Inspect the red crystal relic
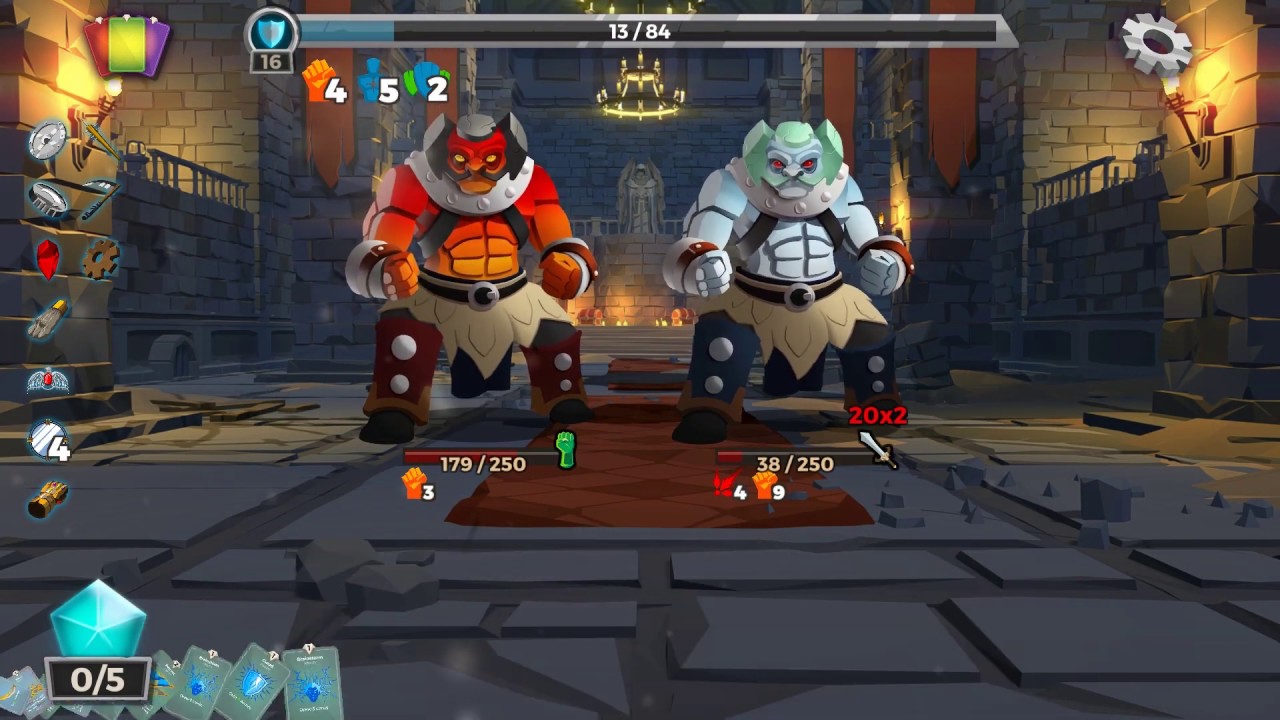1280x720 pixels. 47,258
